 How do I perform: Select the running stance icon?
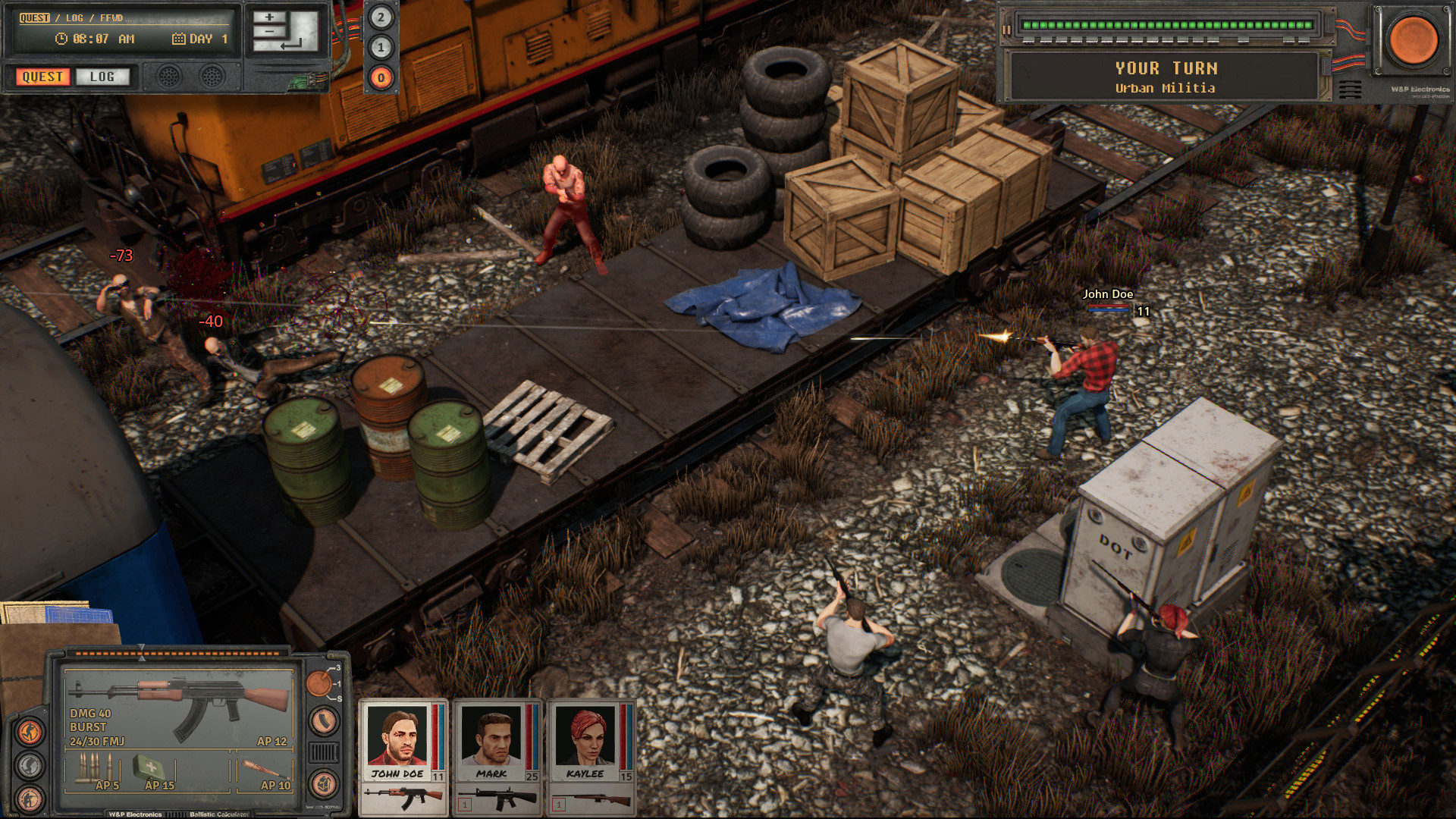click(28, 731)
